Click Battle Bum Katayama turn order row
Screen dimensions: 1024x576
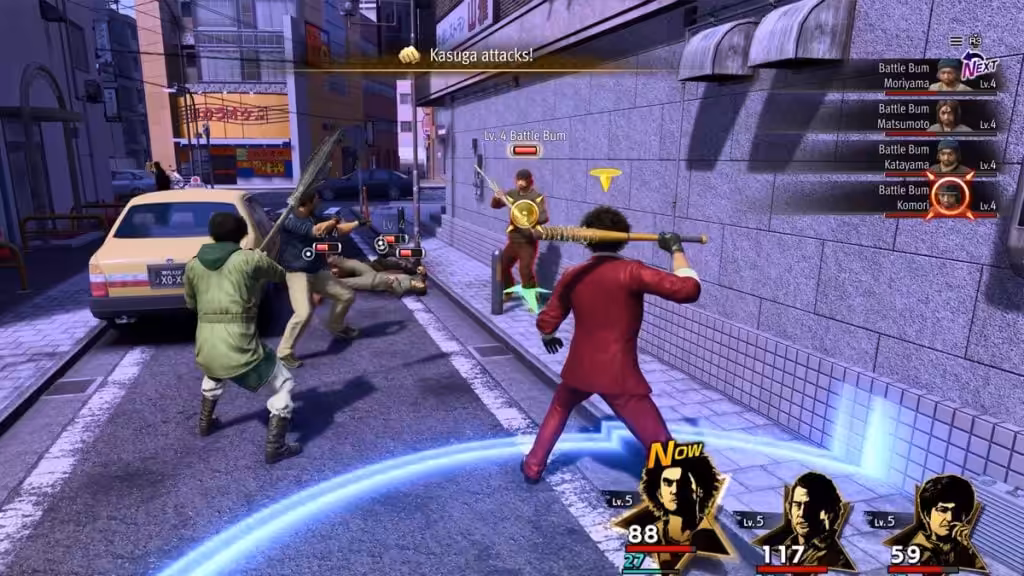935,155
